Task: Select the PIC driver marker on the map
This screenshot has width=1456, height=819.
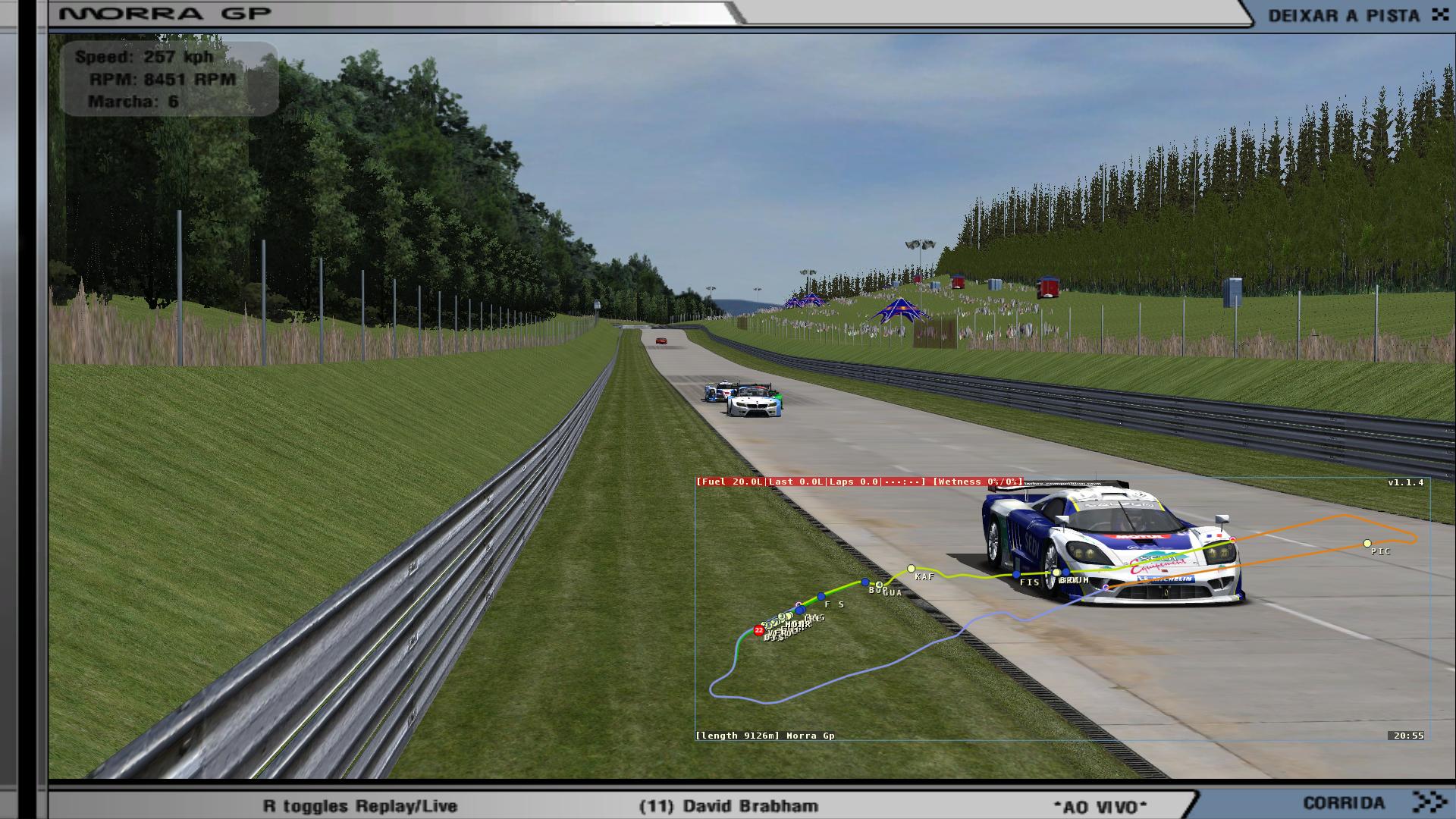Action: click(x=1367, y=544)
